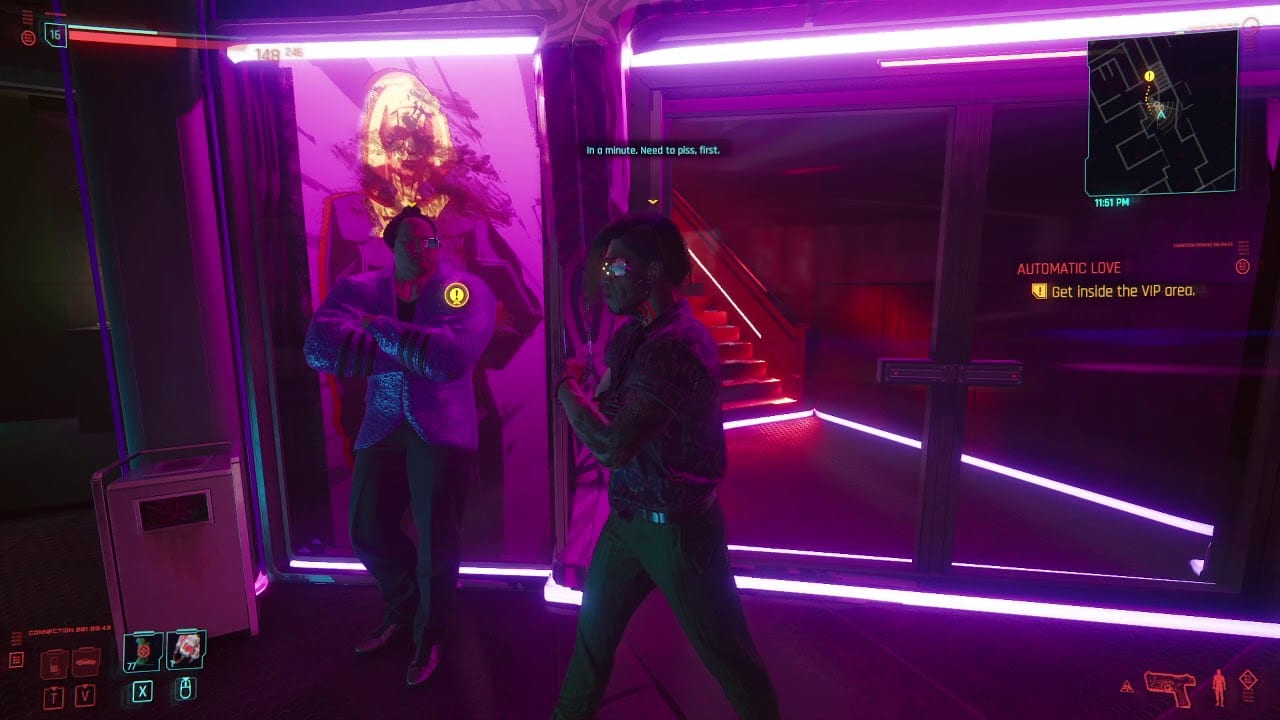
Task: Expand the chevron below the dialogue line
Action: tap(652, 200)
